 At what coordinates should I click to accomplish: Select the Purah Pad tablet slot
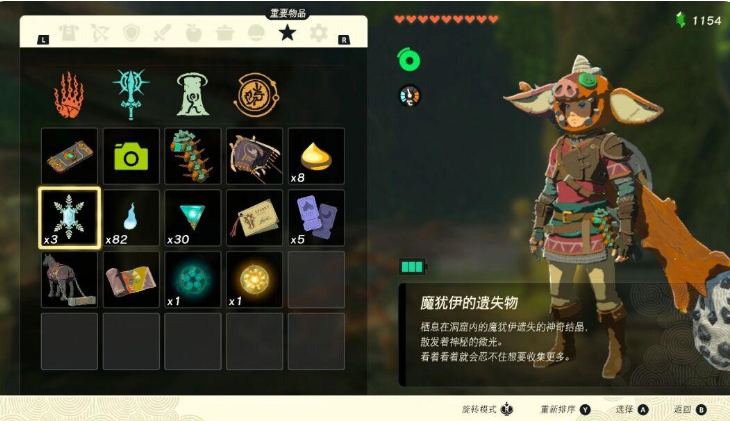69,156
